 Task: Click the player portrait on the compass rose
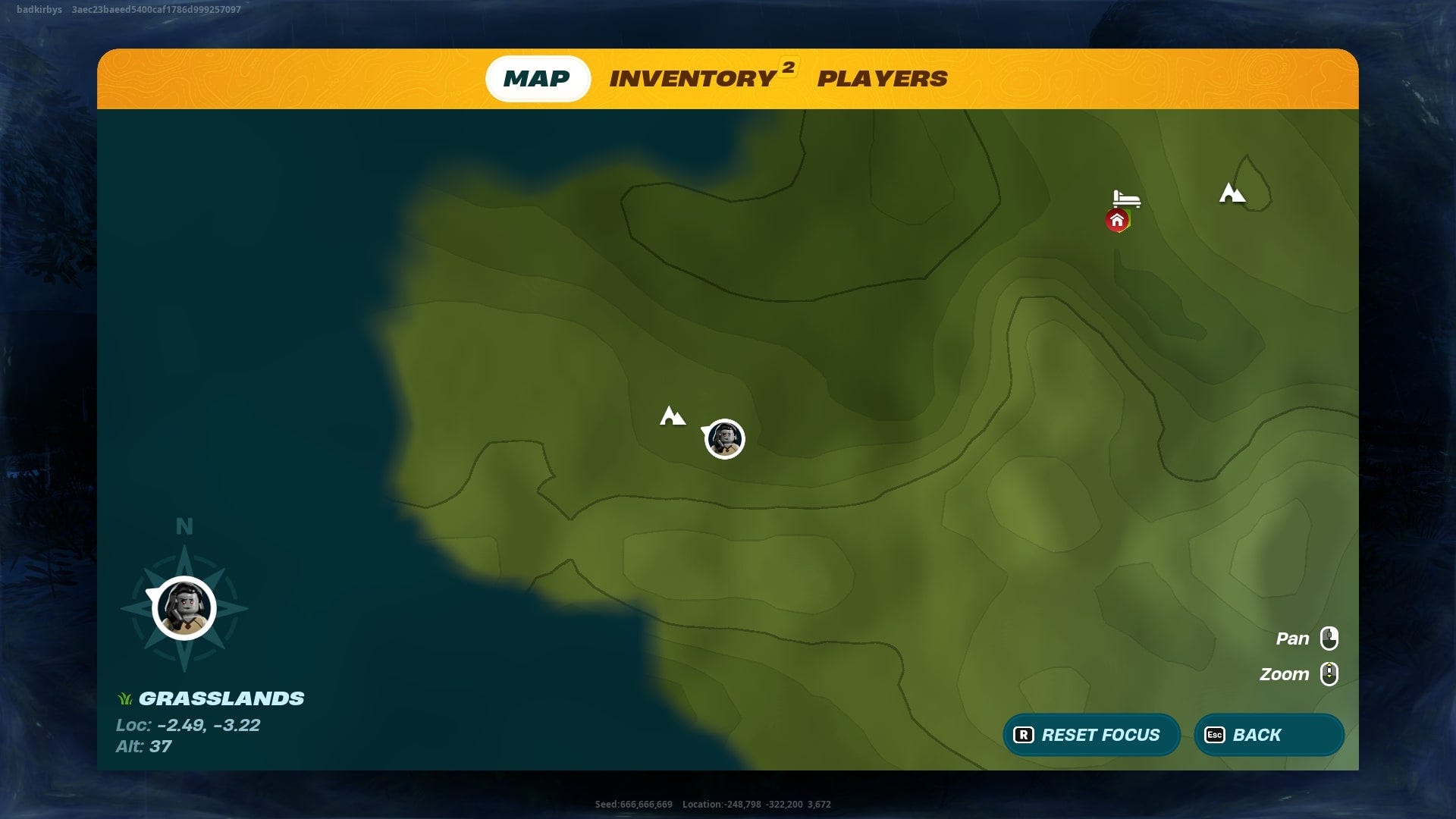point(184,607)
